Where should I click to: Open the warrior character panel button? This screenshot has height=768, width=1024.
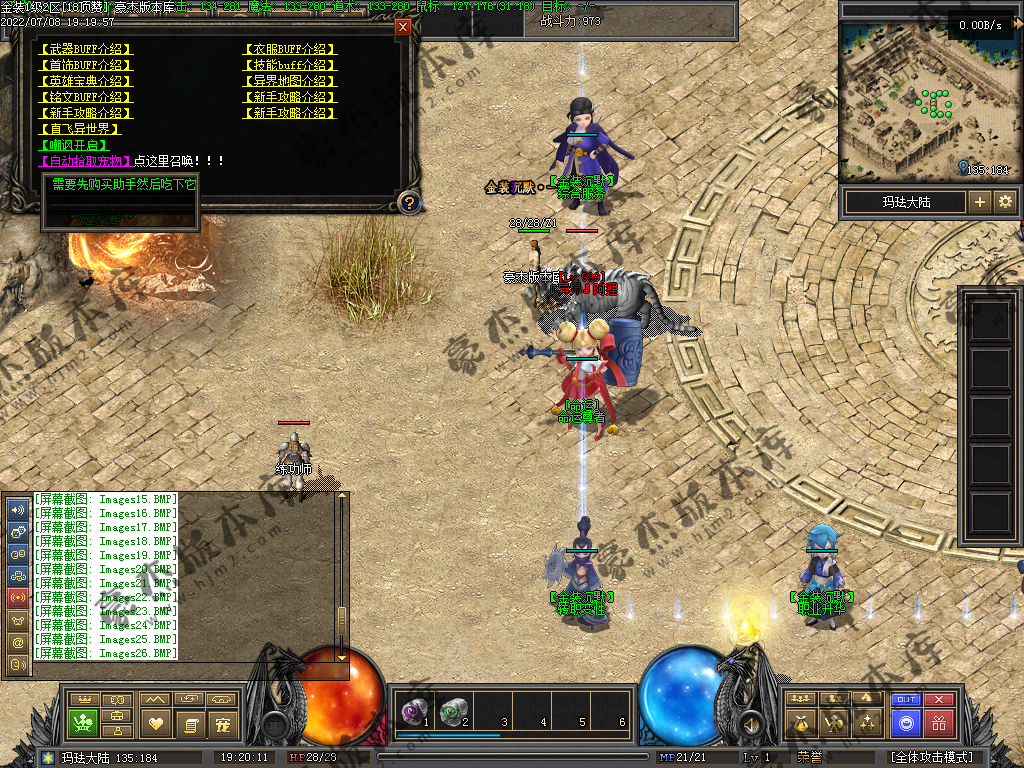click(834, 722)
